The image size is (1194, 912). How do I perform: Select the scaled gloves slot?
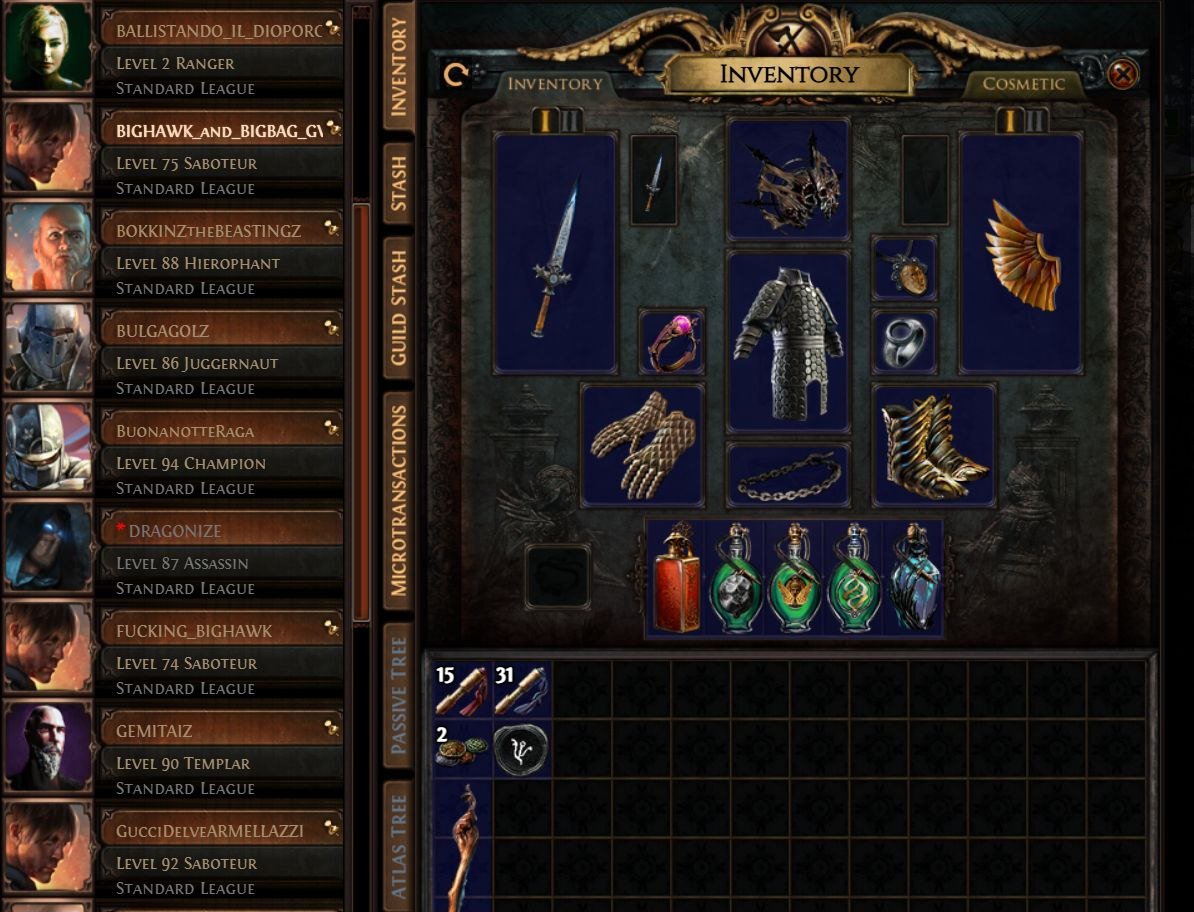coord(642,445)
